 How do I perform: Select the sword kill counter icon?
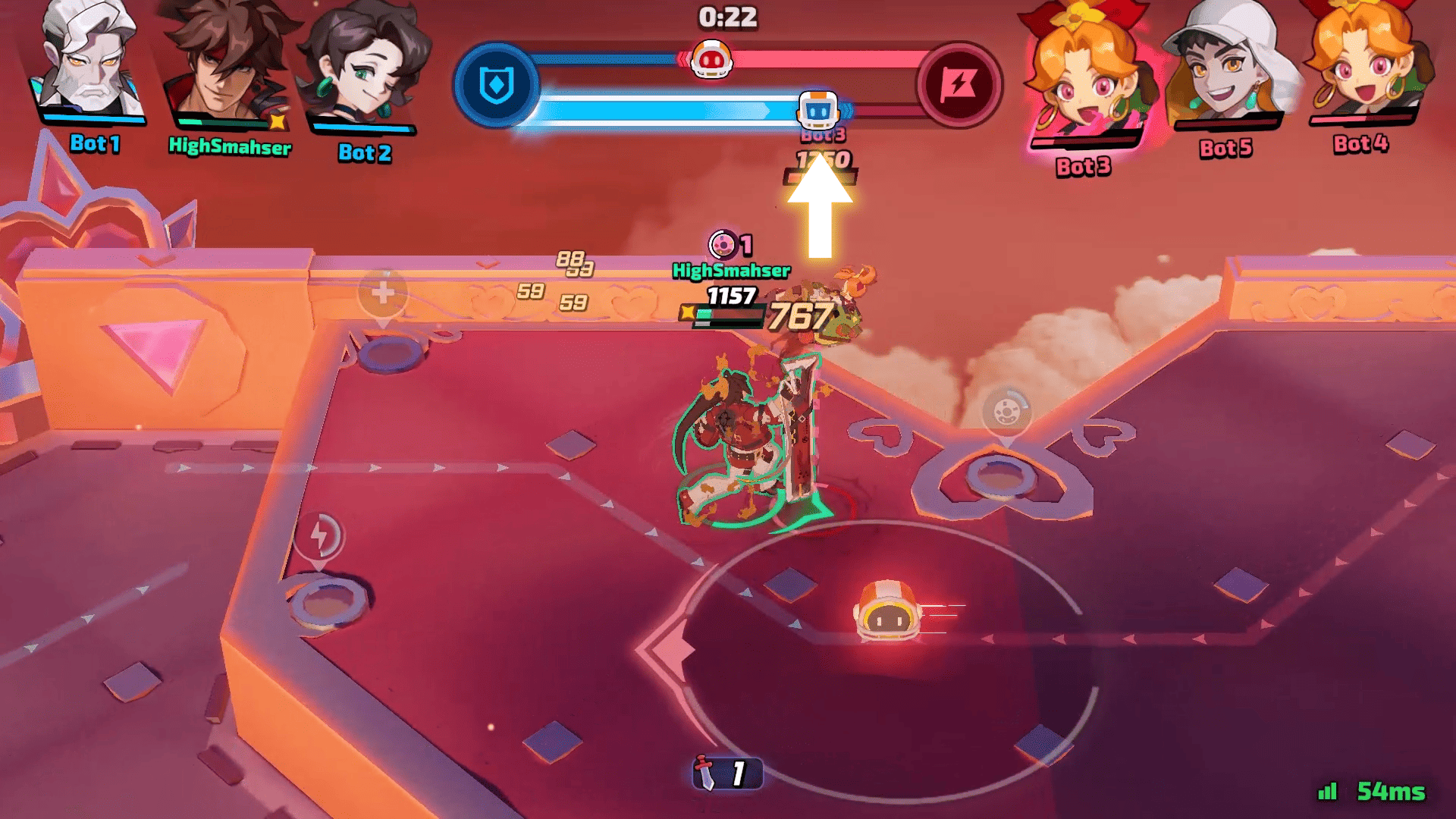(707, 773)
